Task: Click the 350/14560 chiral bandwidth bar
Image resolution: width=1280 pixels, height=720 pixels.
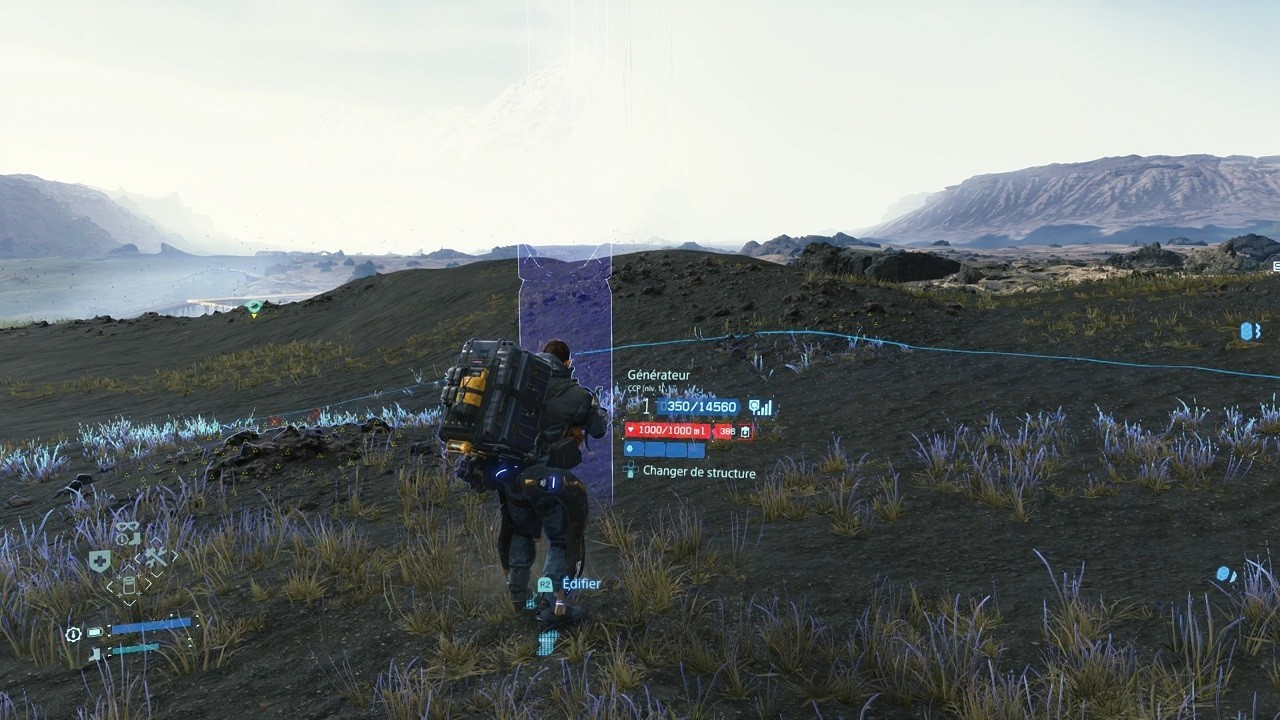Action: 697,406
